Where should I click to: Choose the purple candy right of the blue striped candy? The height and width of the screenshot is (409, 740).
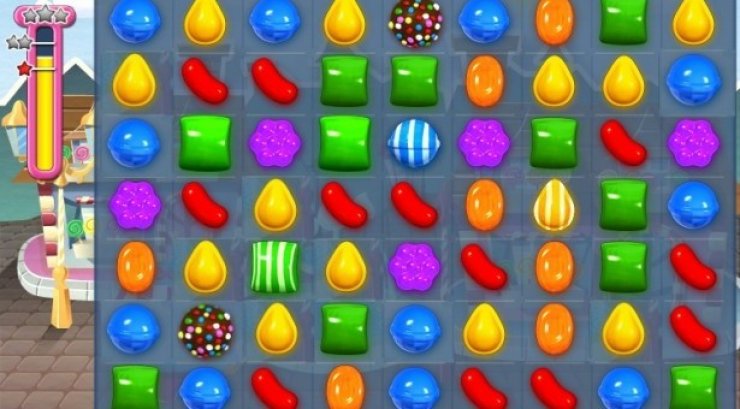(484, 142)
